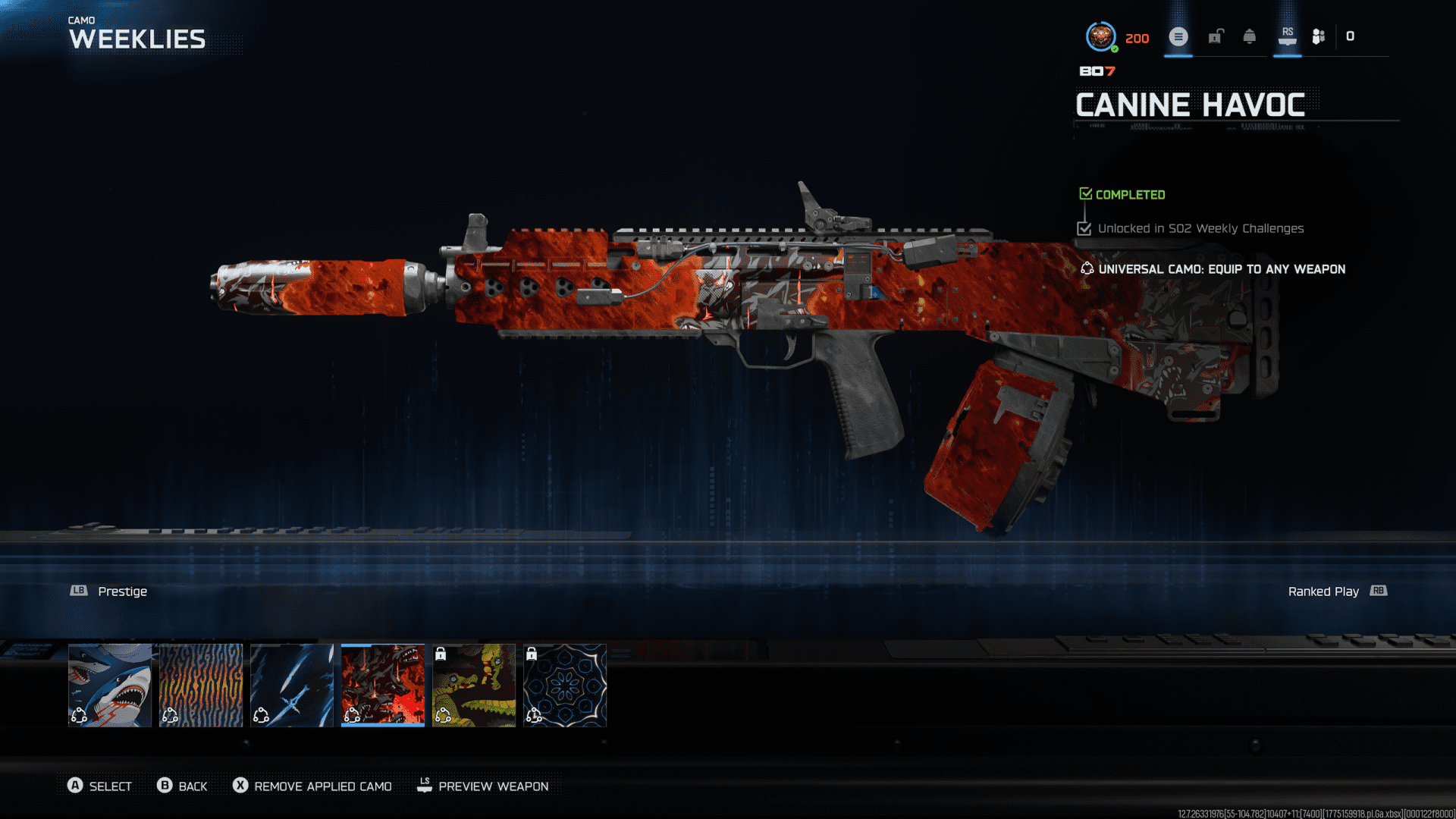The width and height of the screenshot is (1456, 819).
Task: Click the Select button
Action: (99, 786)
